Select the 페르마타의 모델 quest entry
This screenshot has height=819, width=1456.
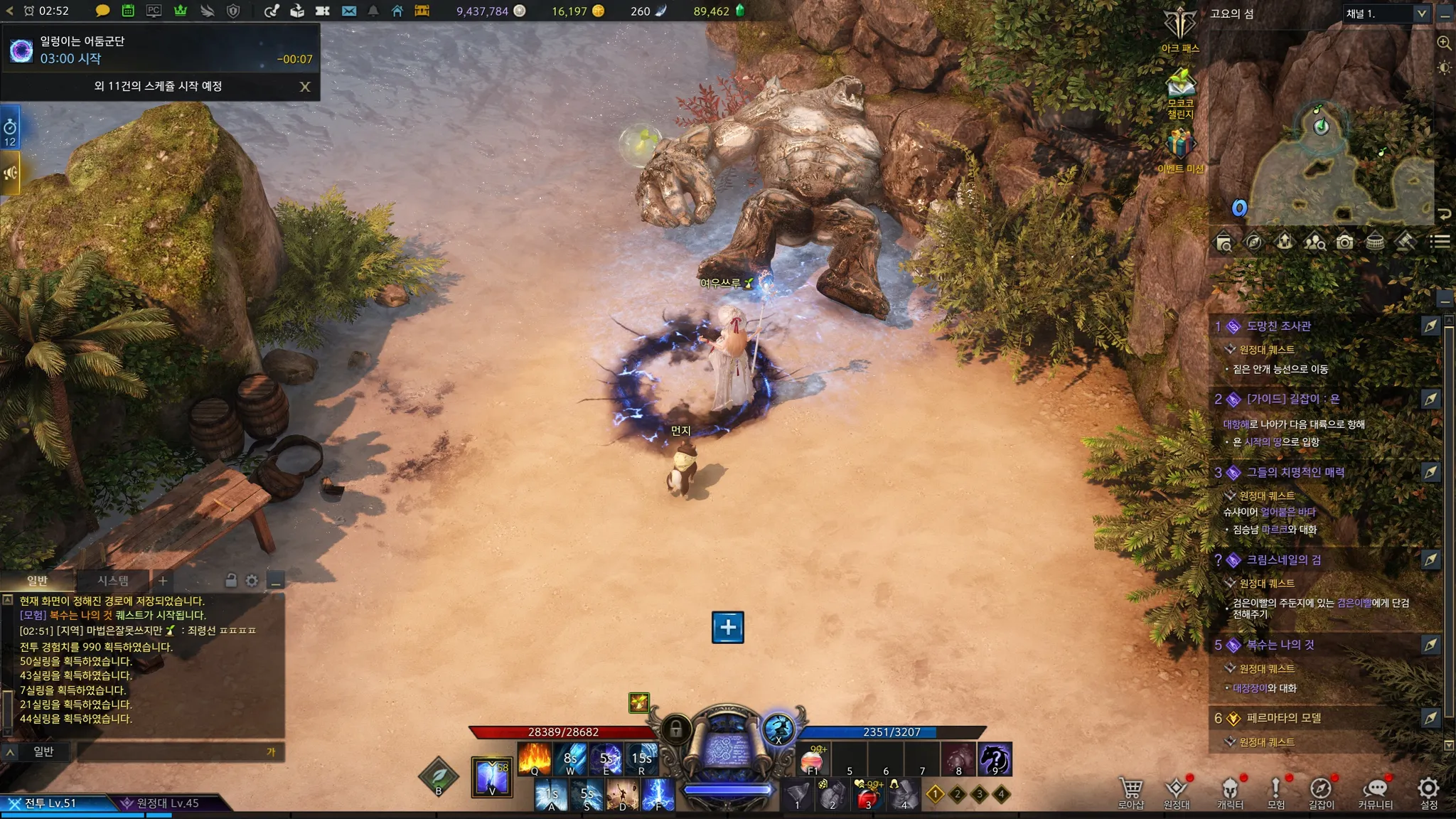[1283, 718]
